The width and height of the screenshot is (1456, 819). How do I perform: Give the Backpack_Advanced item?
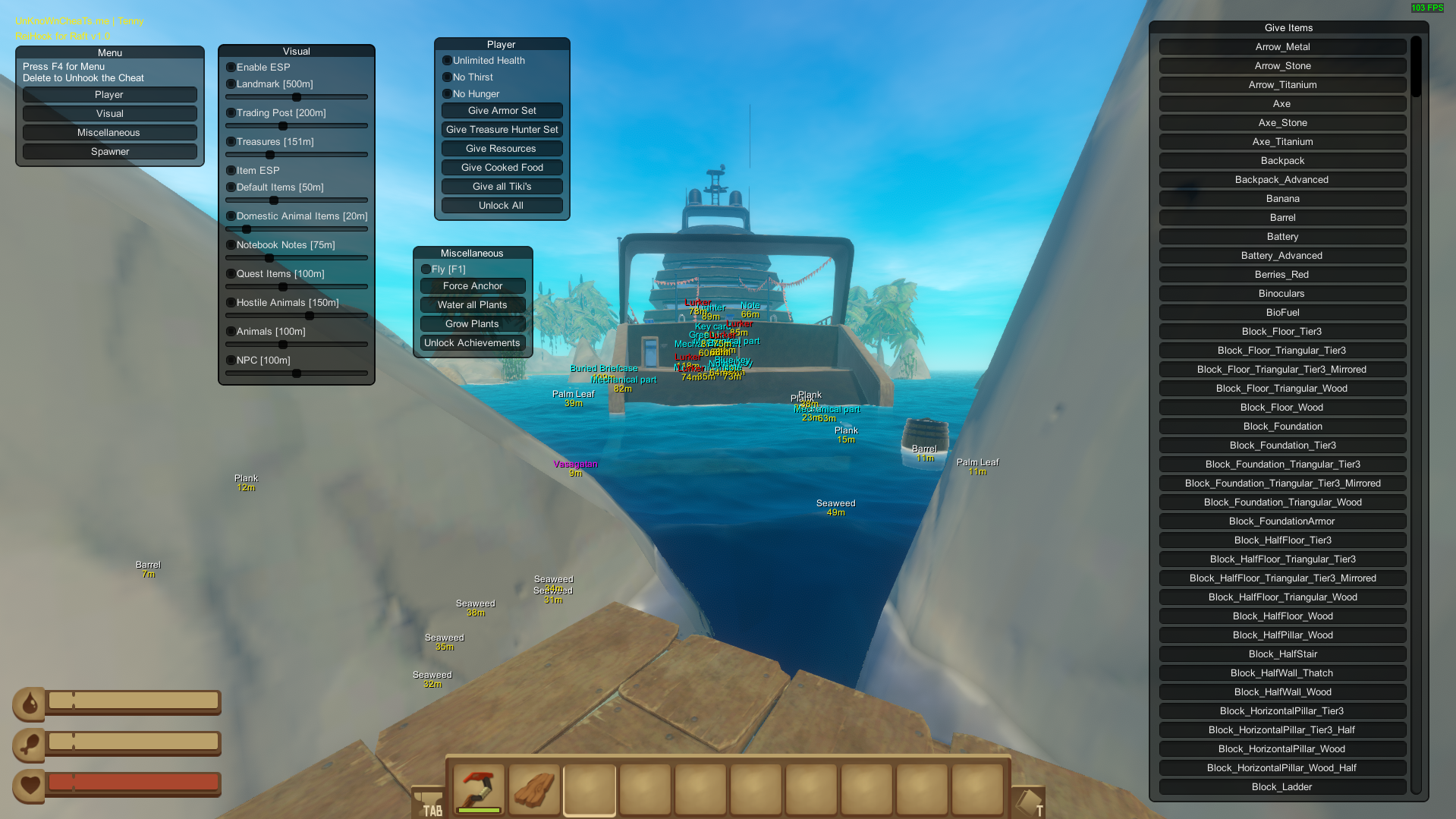pos(1281,180)
